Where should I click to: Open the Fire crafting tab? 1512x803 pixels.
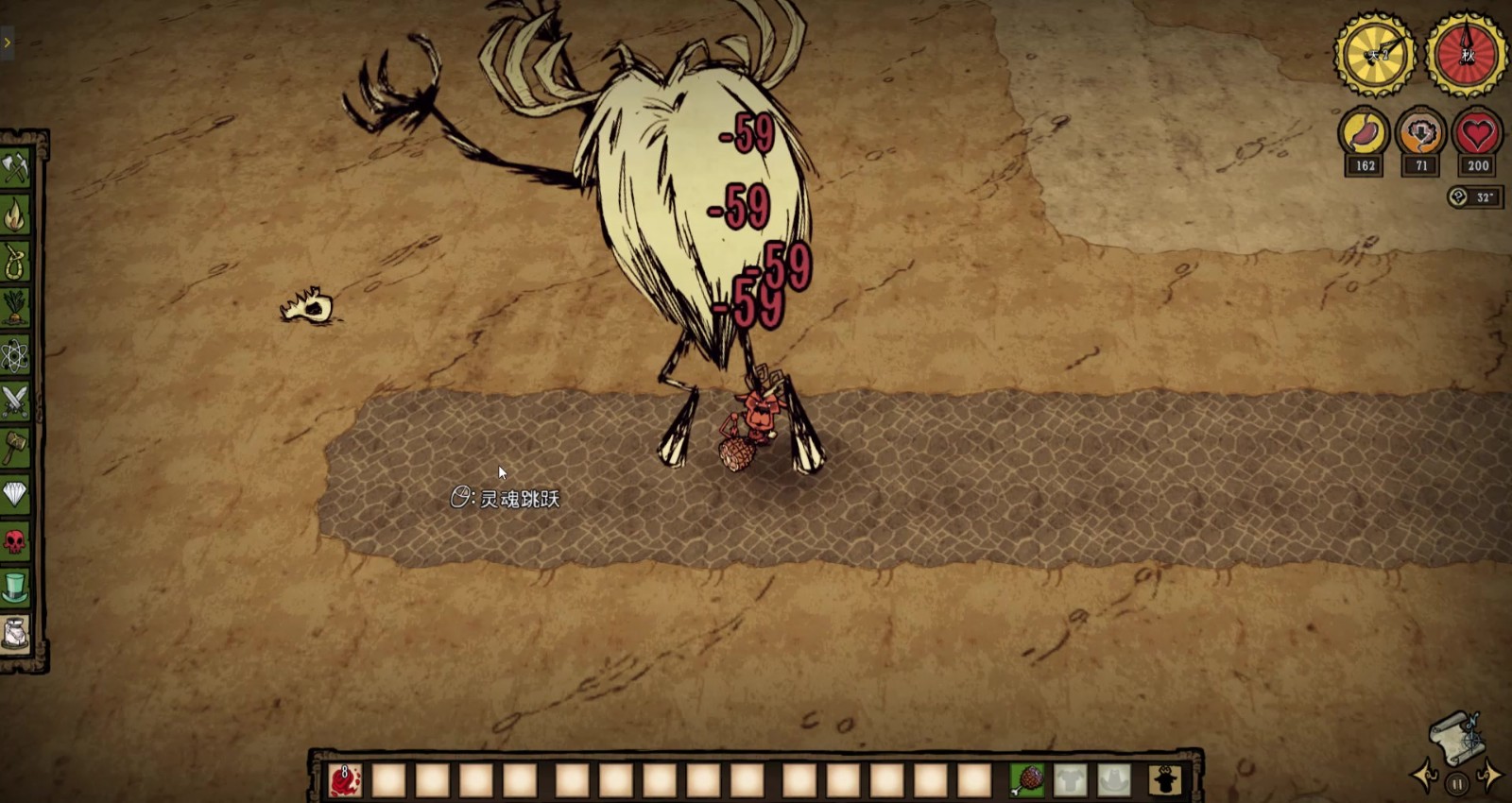[x=16, y=216]
